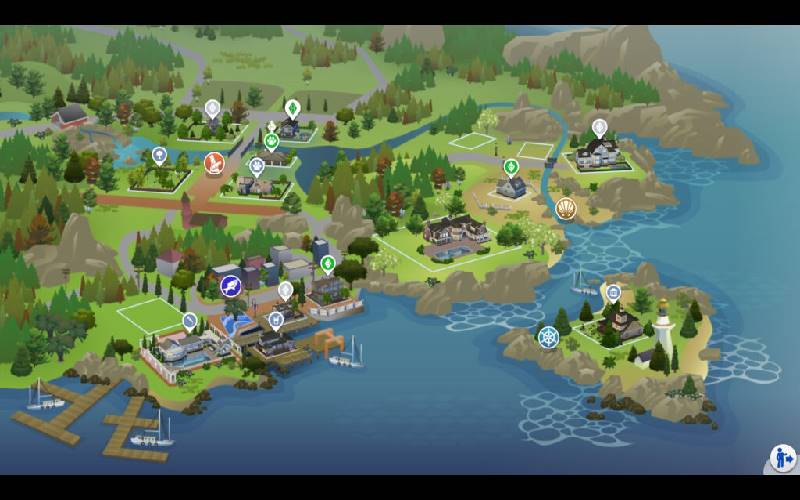Image resolution: width=800 pixels, height=500 pixels.
Task: Click the dark blue fish neighborhood marker
Action: coord(231,286)
